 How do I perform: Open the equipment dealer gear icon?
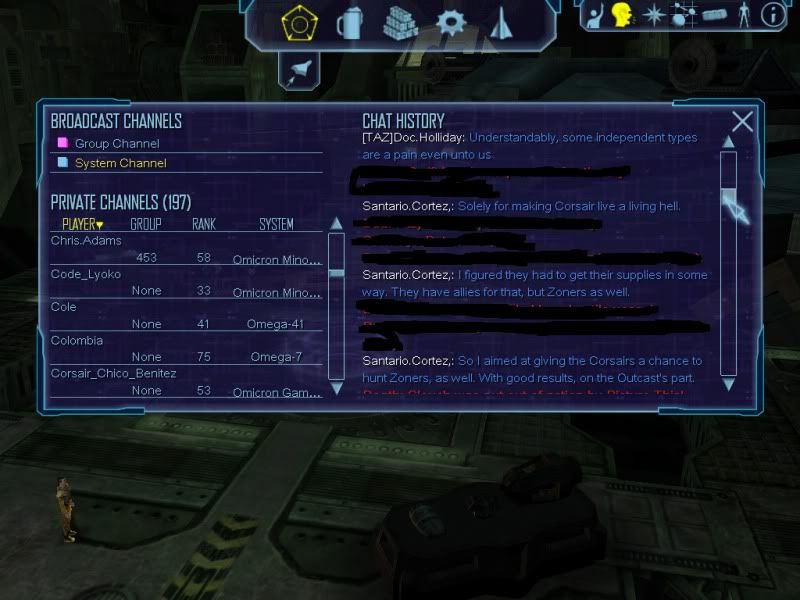[x=453, y=21]
